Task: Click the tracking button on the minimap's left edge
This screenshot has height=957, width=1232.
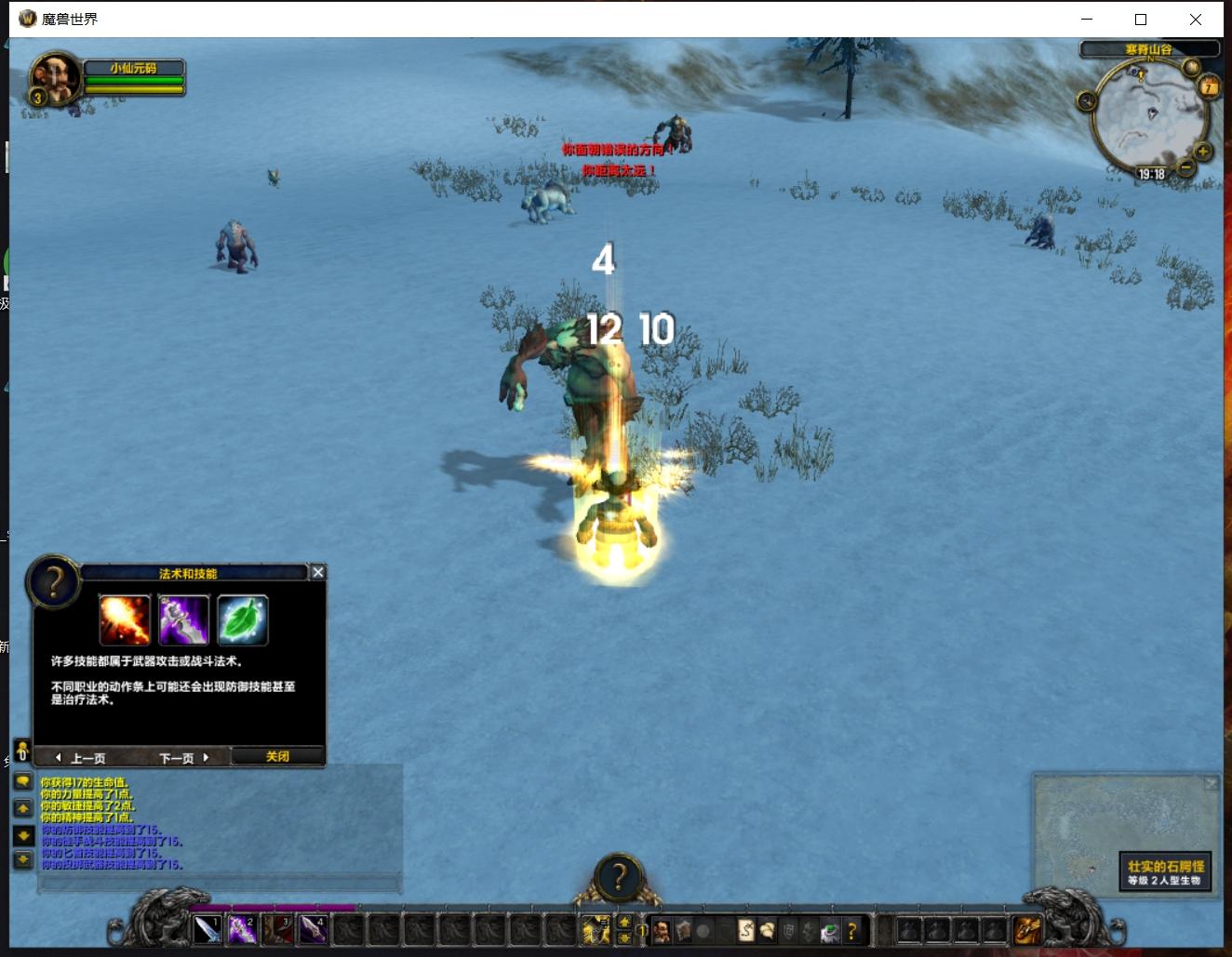Action: click(x=1087, y=101)
